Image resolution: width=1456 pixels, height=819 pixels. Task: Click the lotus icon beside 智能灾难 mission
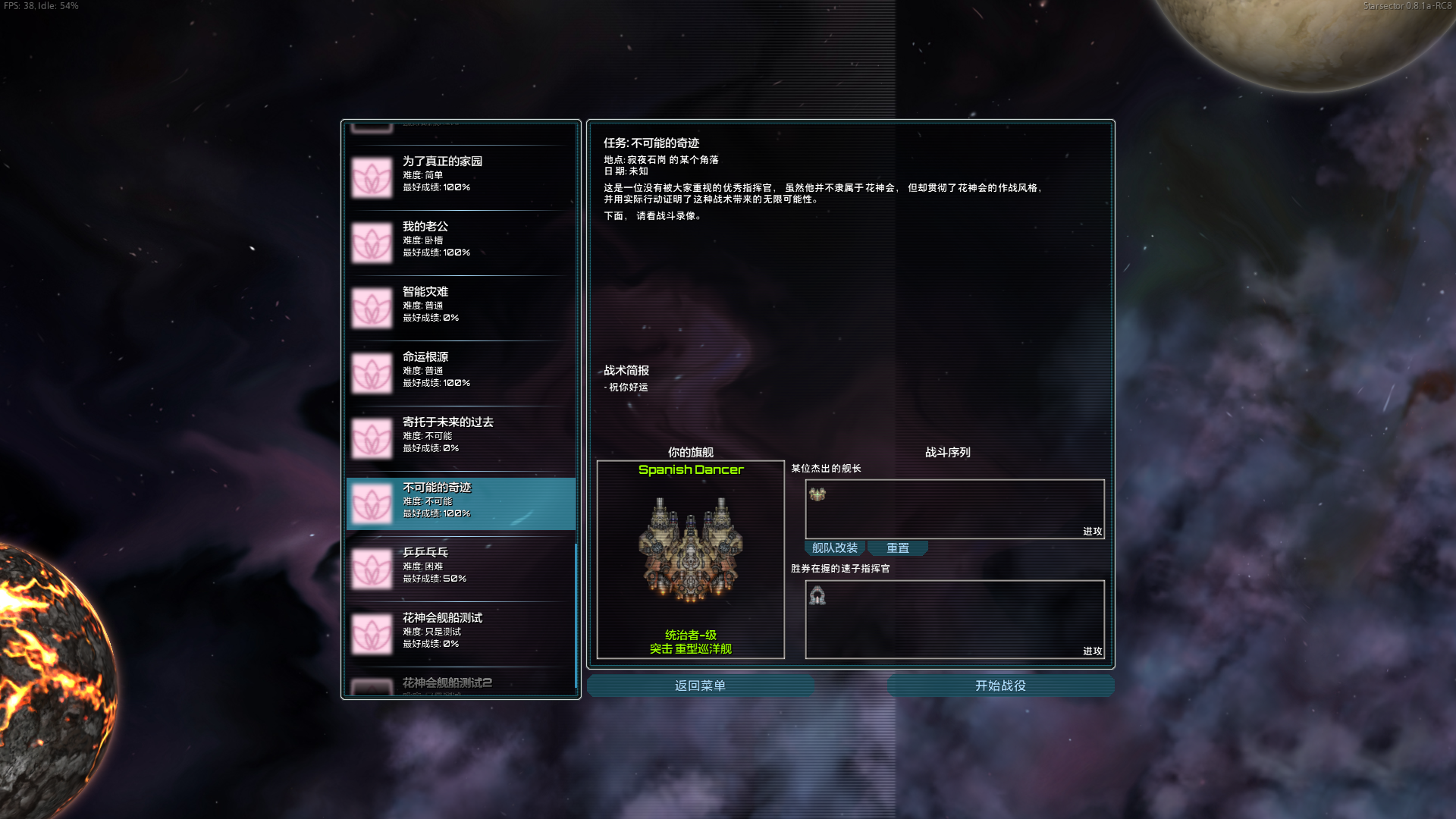coord(371,306)
